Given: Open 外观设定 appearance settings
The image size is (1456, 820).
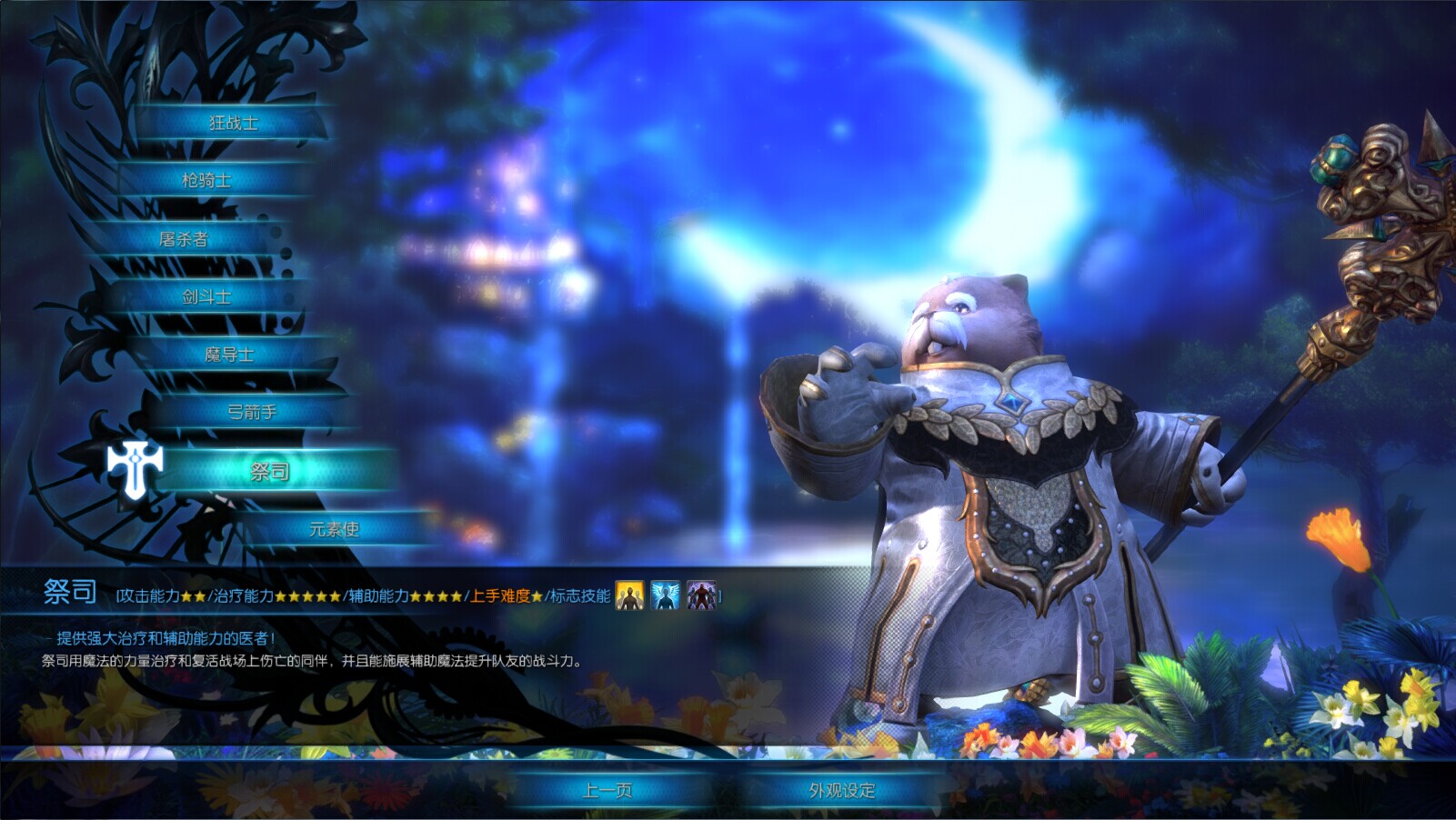Looking at the screenshot, I should [x=841, y=791].
